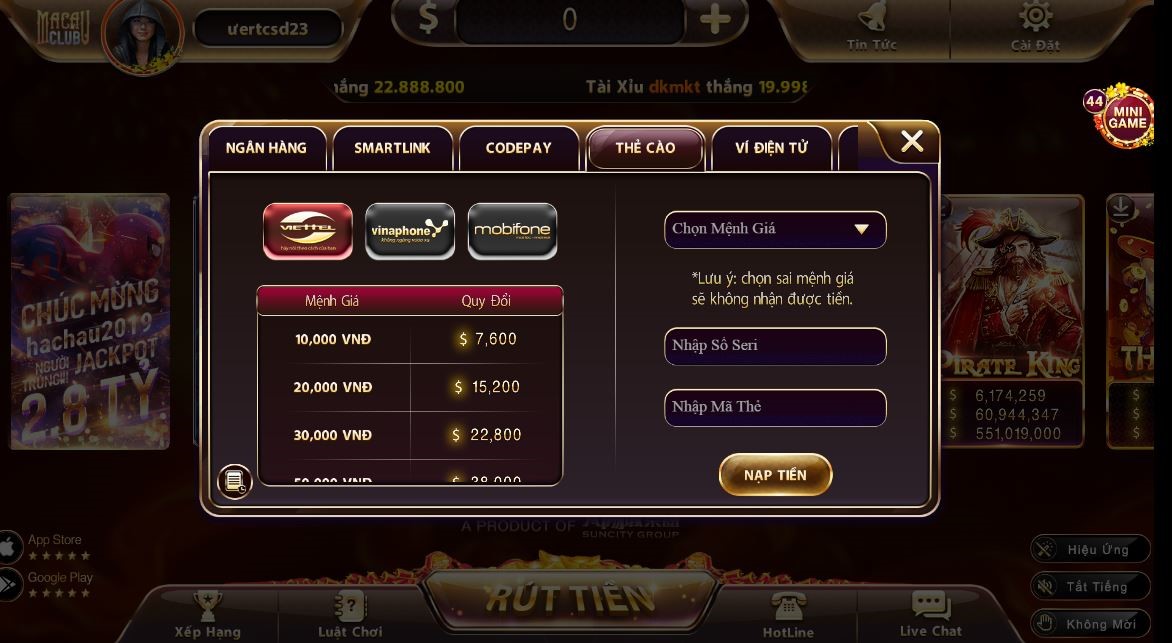Image resolution: width=1172 pixels, height=643 pixels.
Task: Pick the Mobifone carrier option
Action: coord(512,231)
